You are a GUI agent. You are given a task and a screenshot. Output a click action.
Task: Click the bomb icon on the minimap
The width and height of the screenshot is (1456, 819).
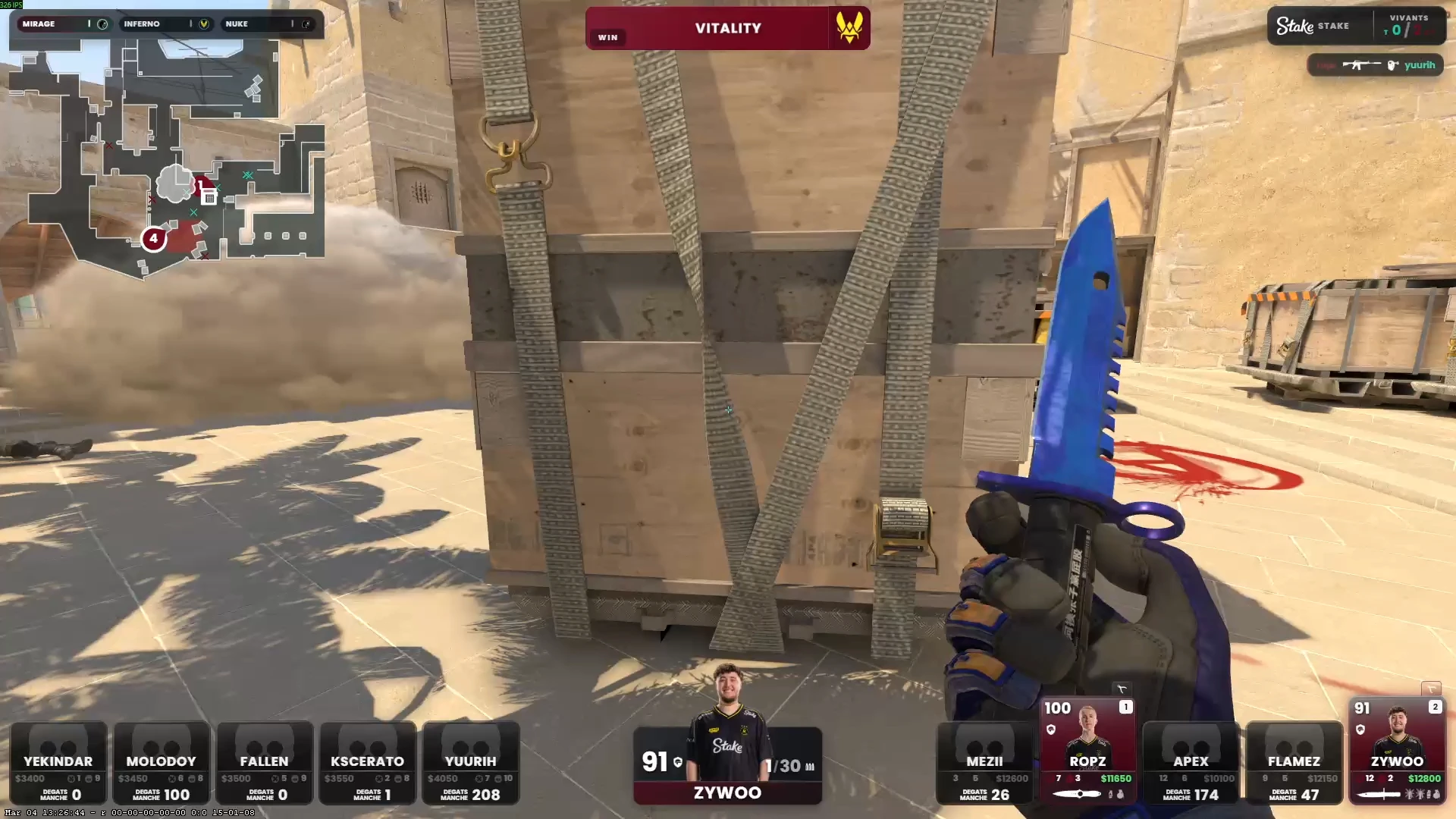[x=209, y=196]
